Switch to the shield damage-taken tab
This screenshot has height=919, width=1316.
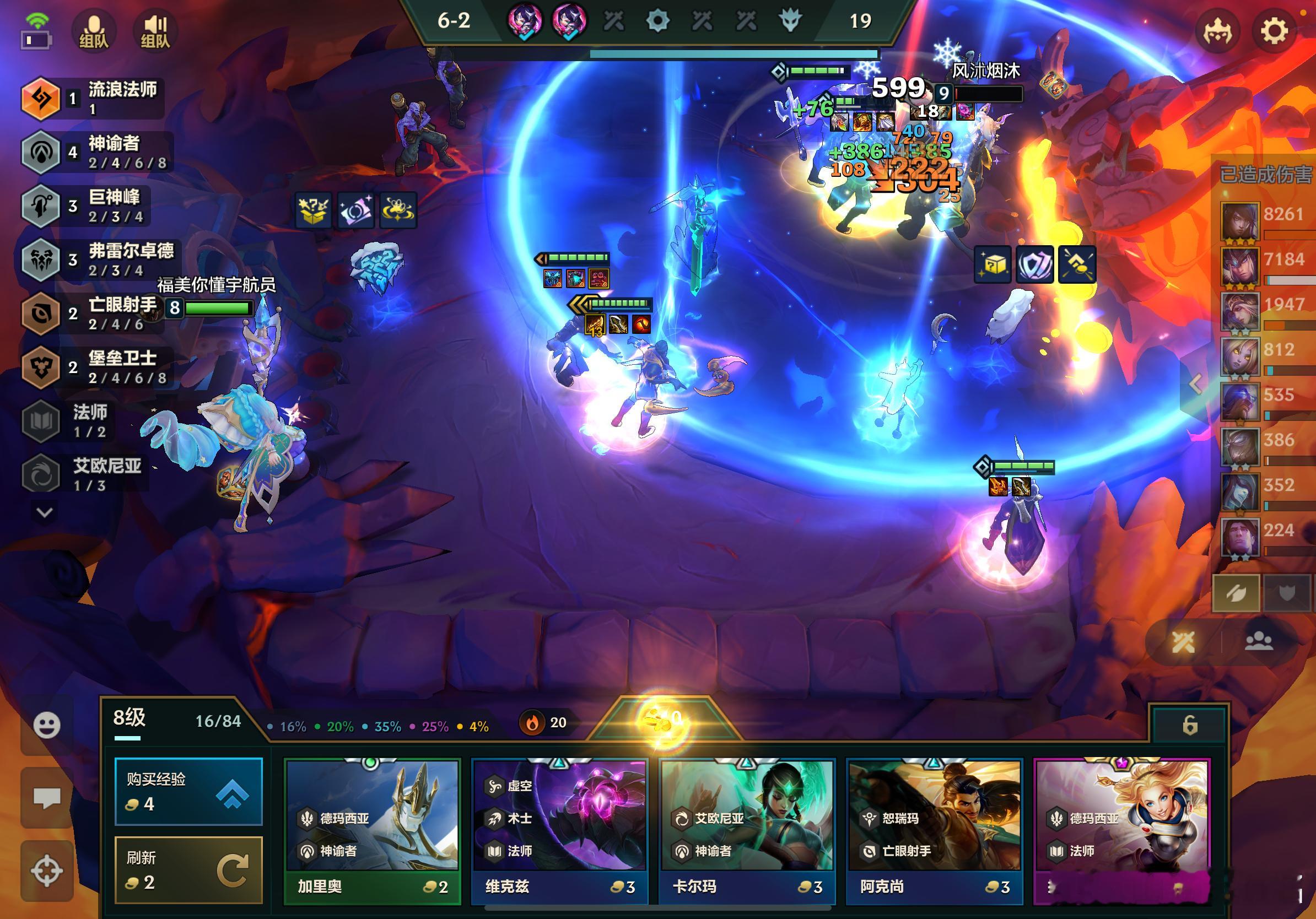coord(1287,593)
